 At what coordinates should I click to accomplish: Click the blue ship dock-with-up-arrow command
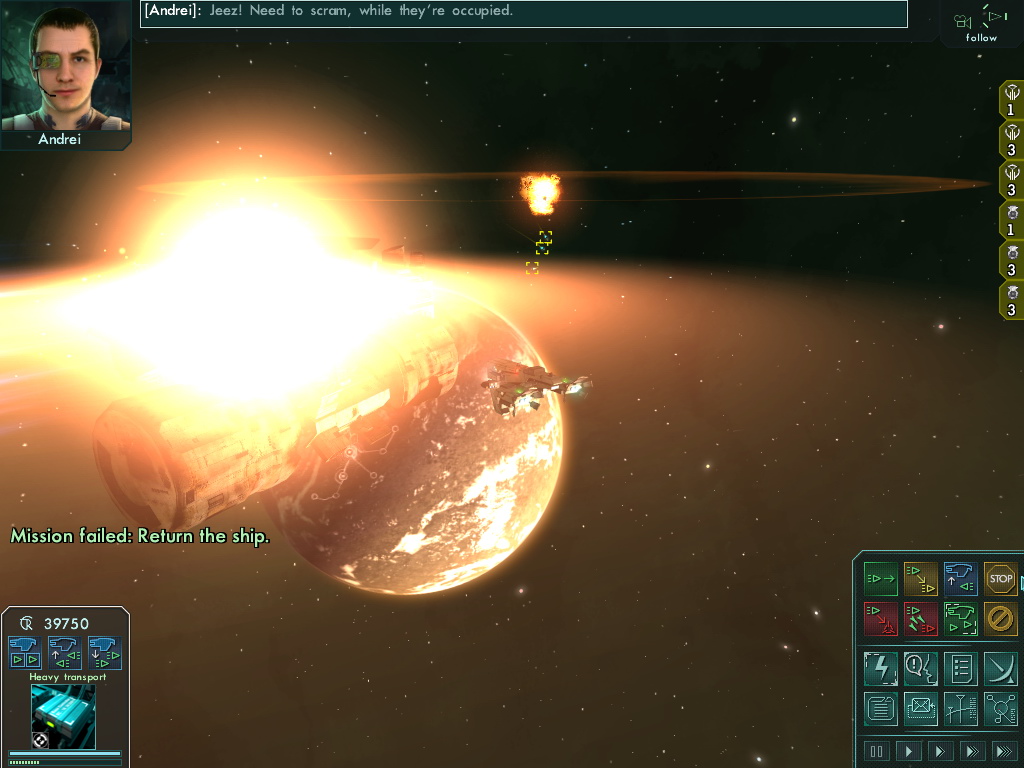pos(960,578)
